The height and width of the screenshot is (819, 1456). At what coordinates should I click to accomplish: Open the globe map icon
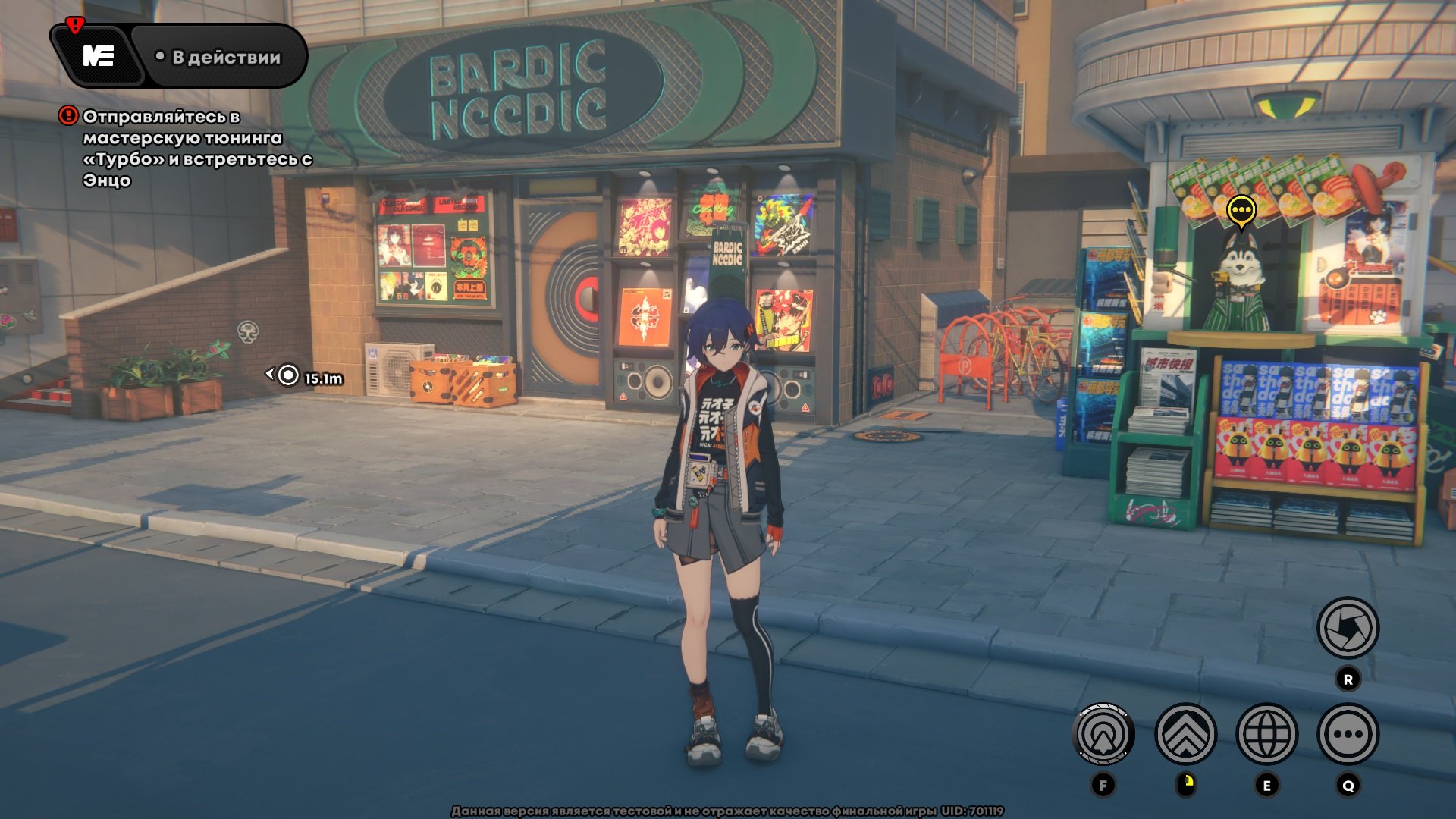[1266, 734]
